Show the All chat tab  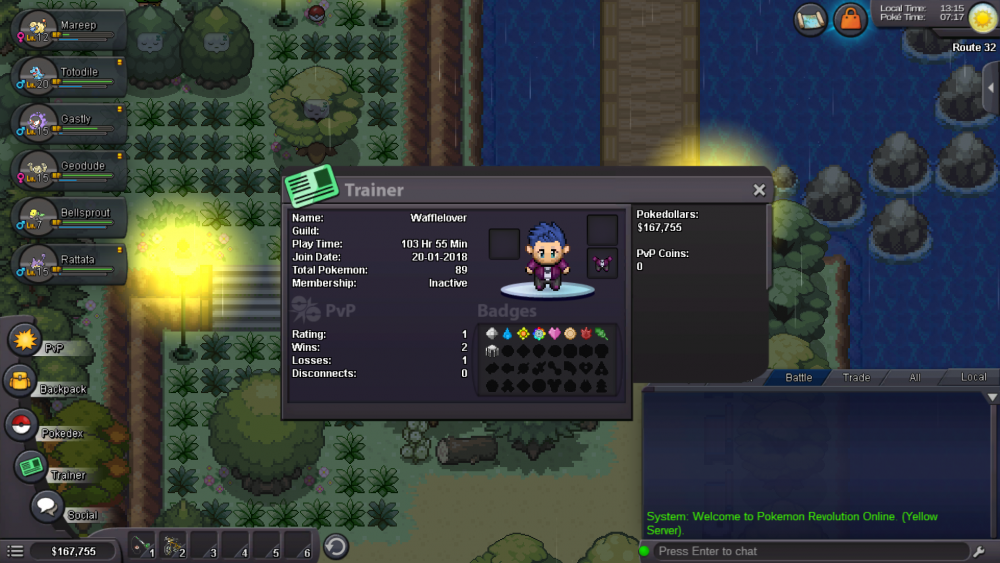[914, 377]
